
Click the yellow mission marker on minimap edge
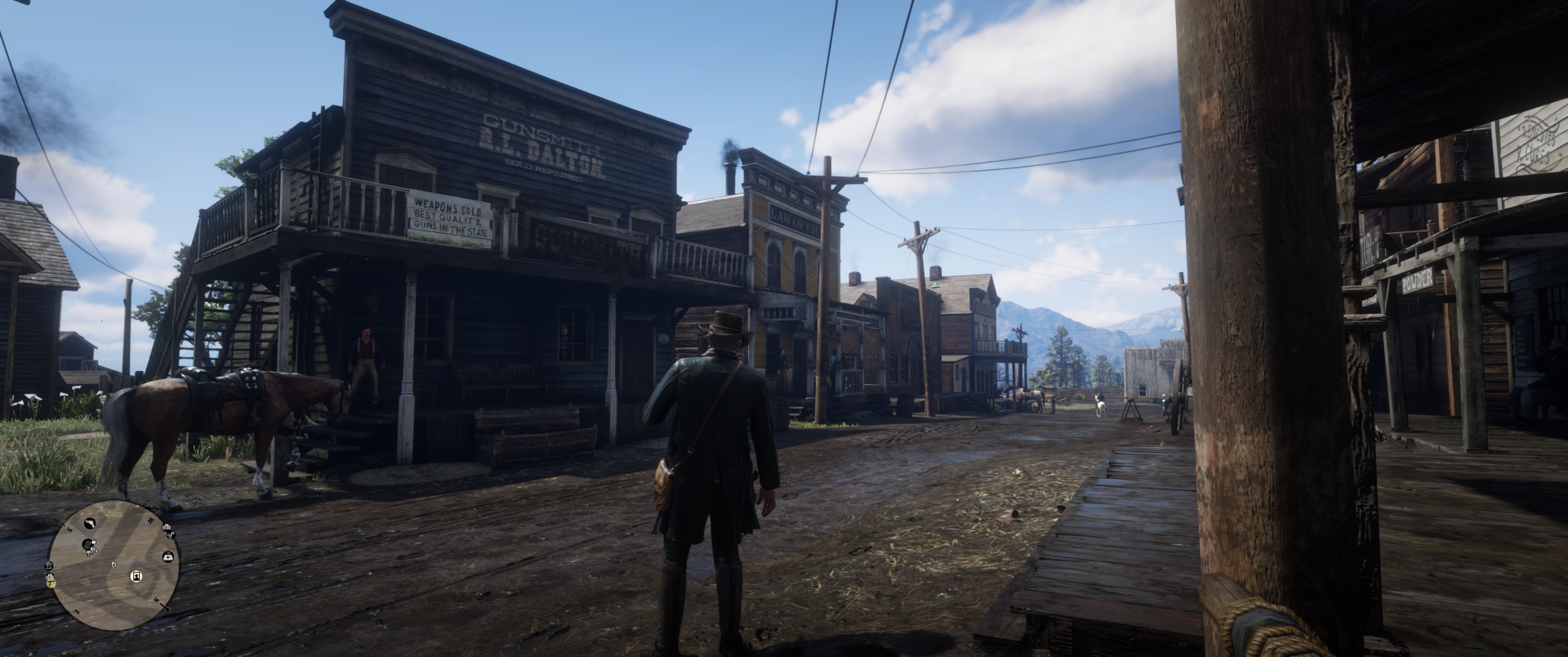coord(51,581)
